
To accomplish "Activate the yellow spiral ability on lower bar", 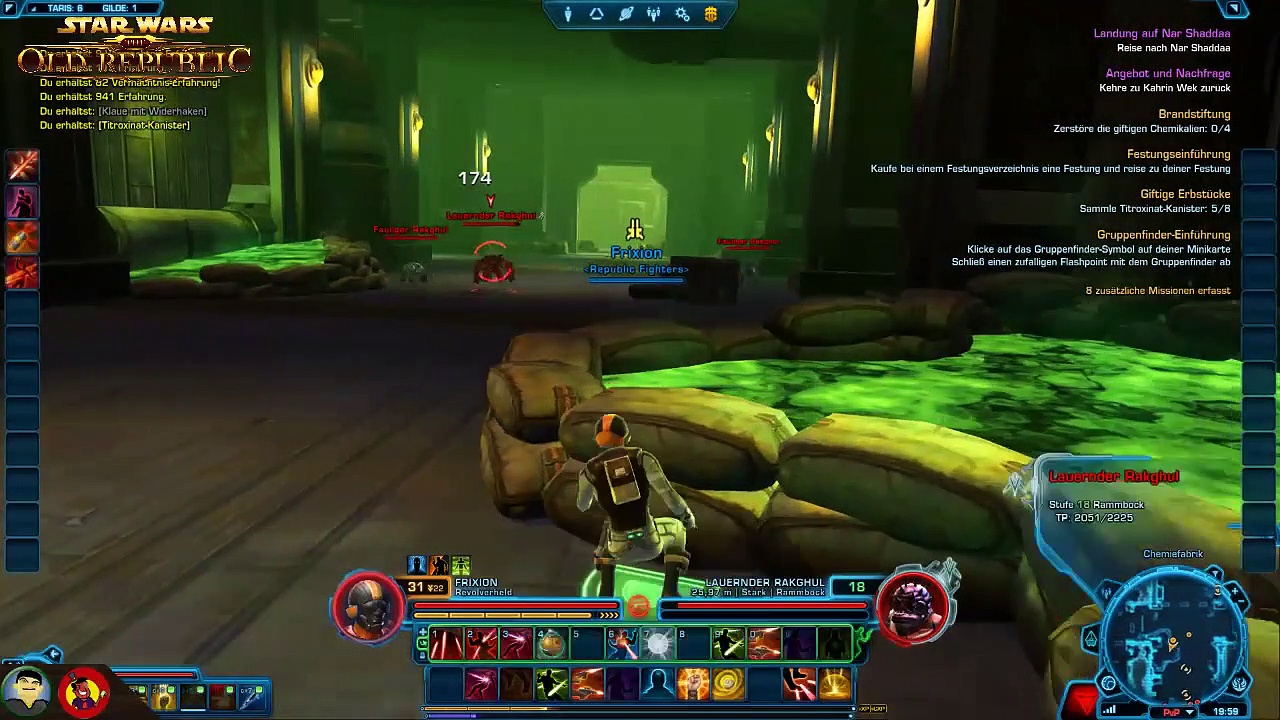I will click(x=728, y=684).
